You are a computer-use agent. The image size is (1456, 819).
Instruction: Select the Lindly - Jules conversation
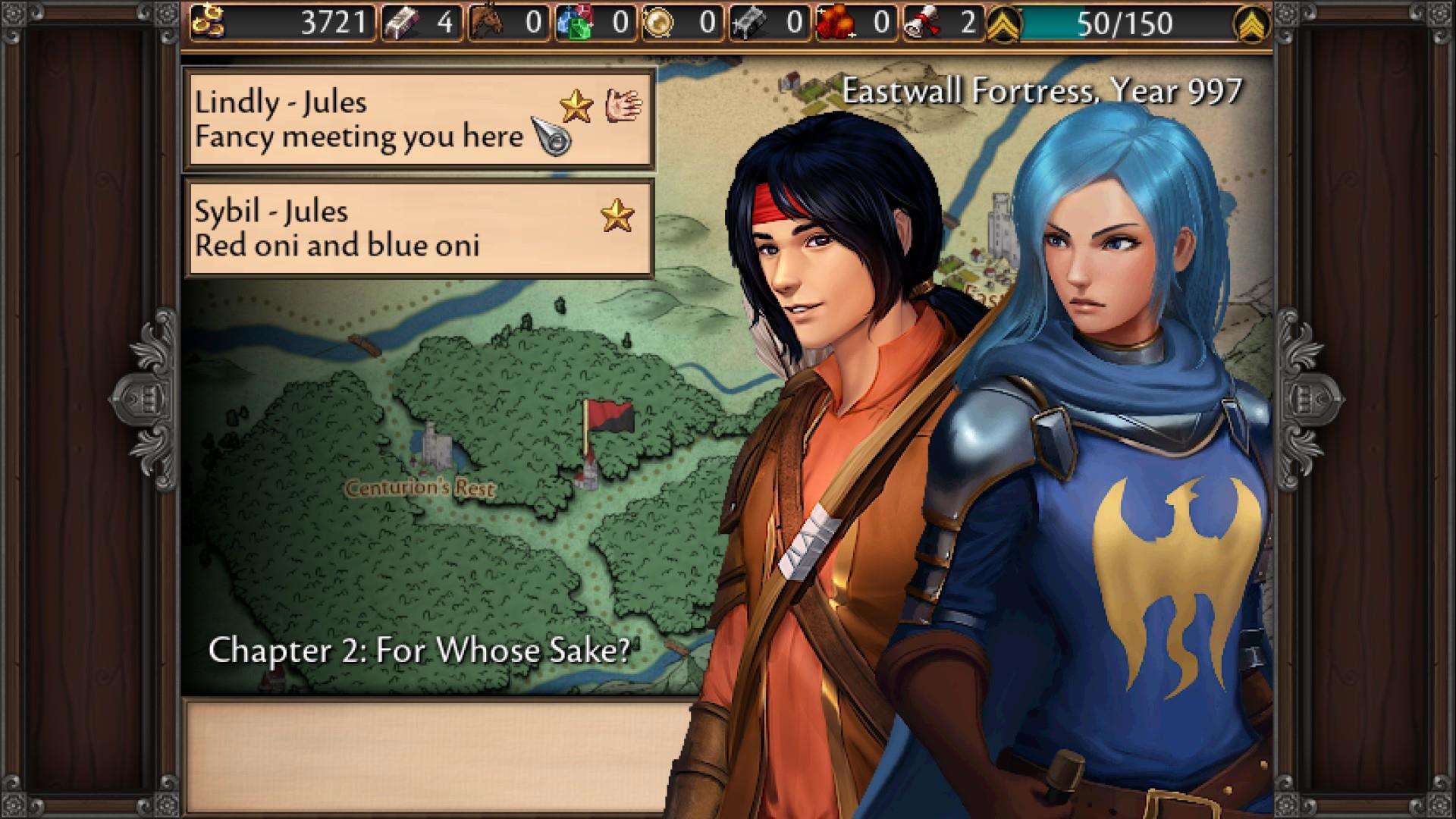pos(419,119)
